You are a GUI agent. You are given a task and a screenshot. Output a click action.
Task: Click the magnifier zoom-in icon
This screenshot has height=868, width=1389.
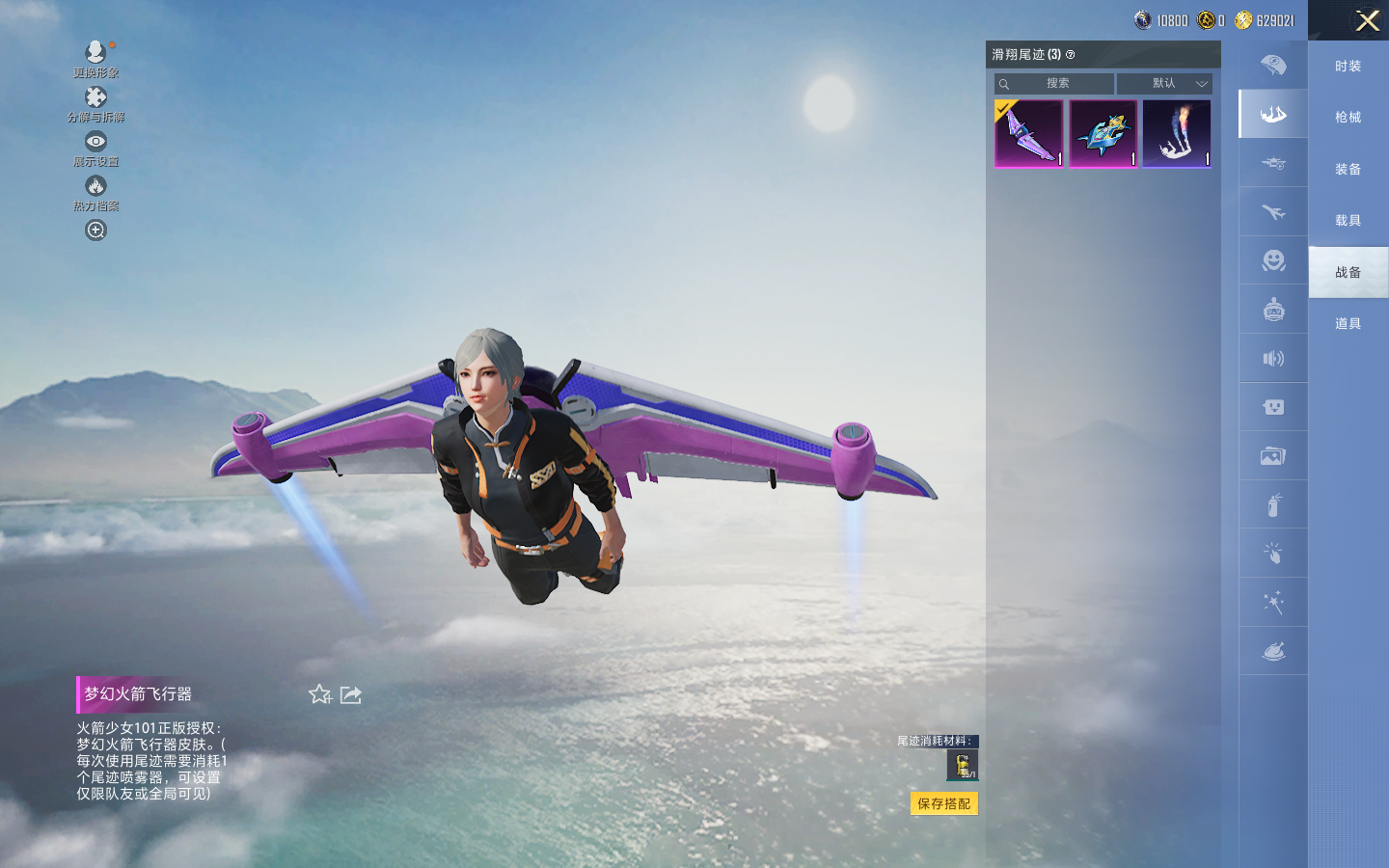click(x=95, y=230)
